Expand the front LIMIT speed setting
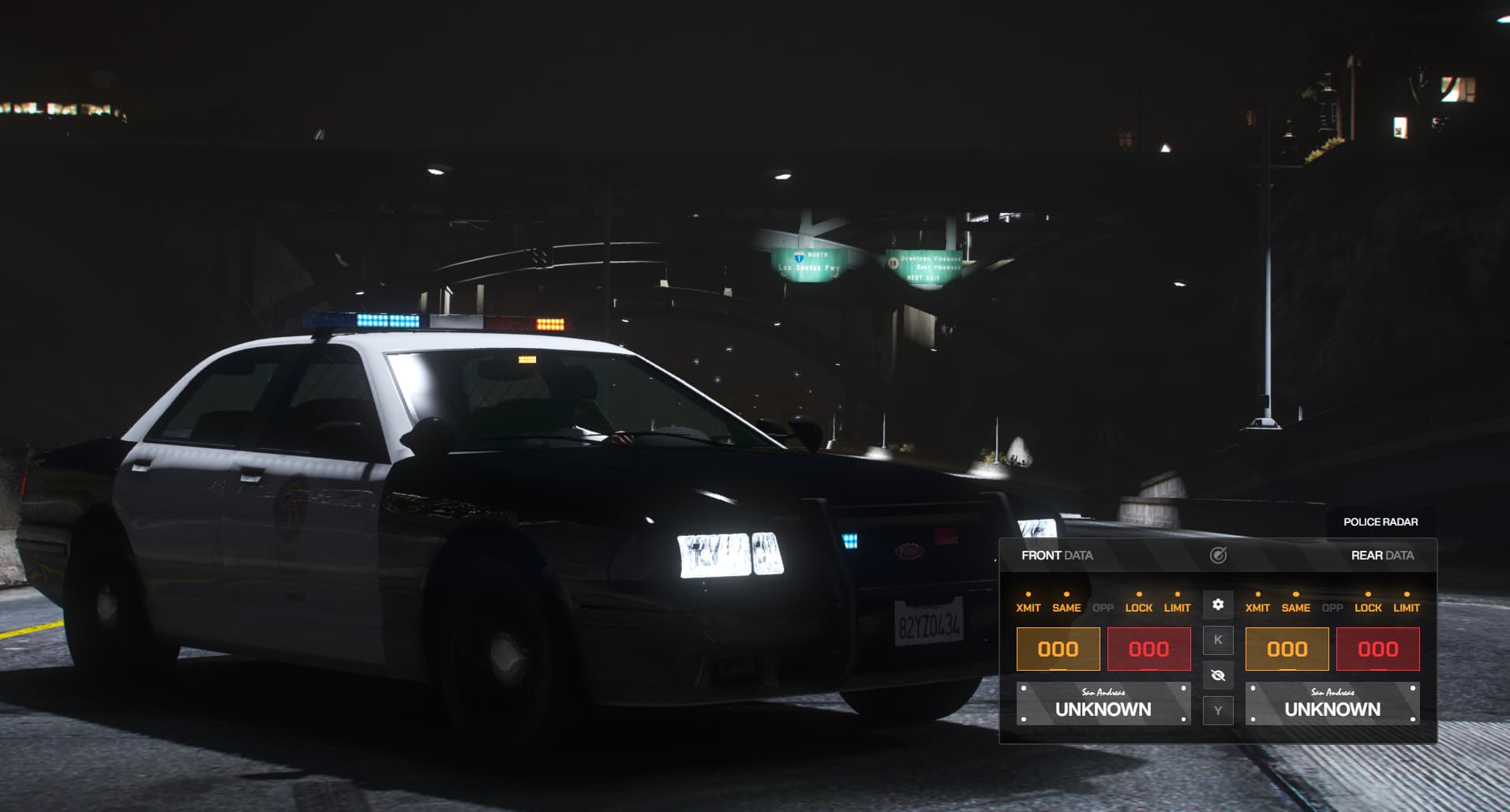The width and height of the screenshot is (1510, 812). click(1178, 608)
